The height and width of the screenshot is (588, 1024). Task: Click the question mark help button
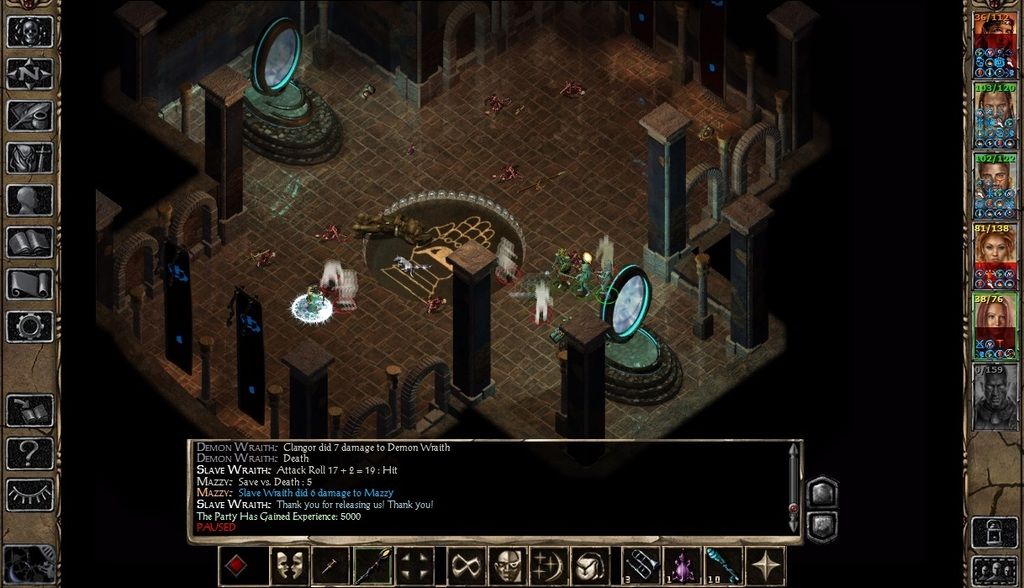tap(30, 452)
